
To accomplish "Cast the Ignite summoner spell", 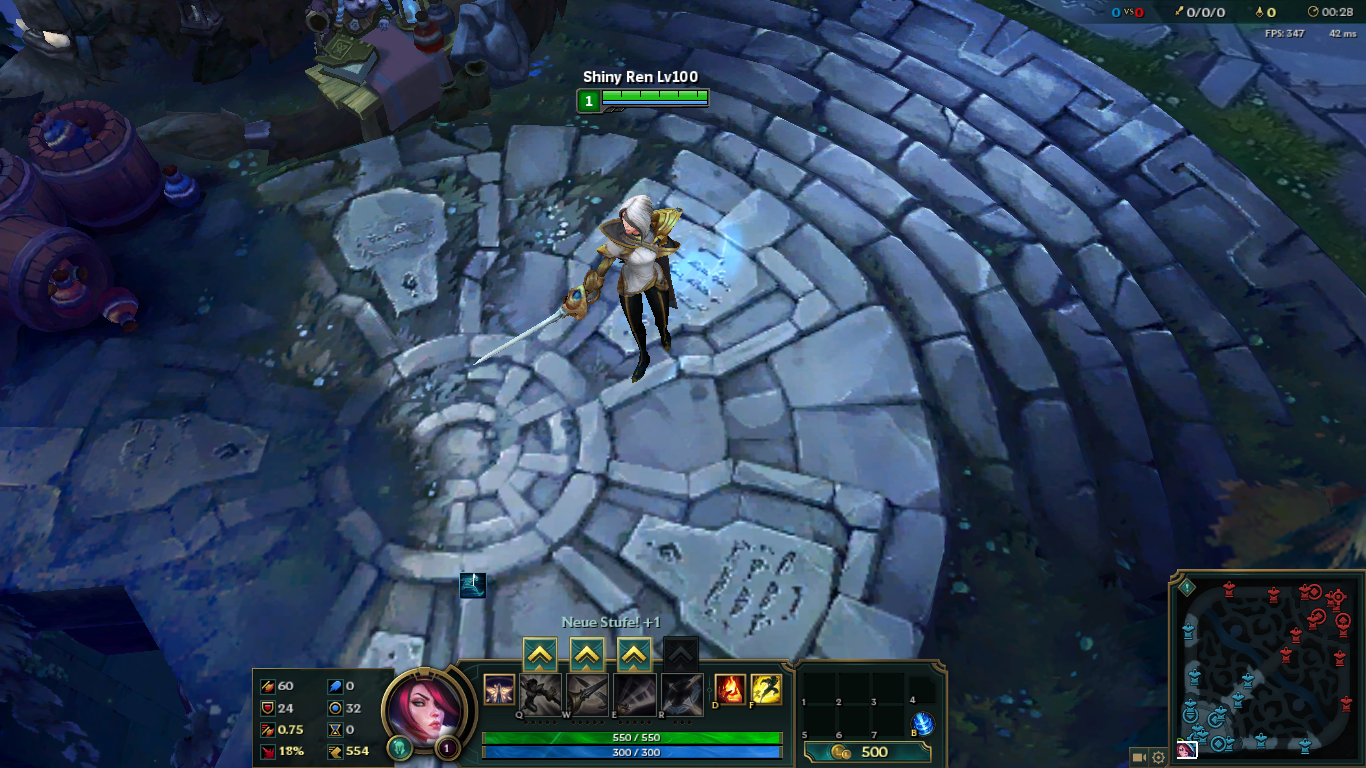I will (730, 689).
